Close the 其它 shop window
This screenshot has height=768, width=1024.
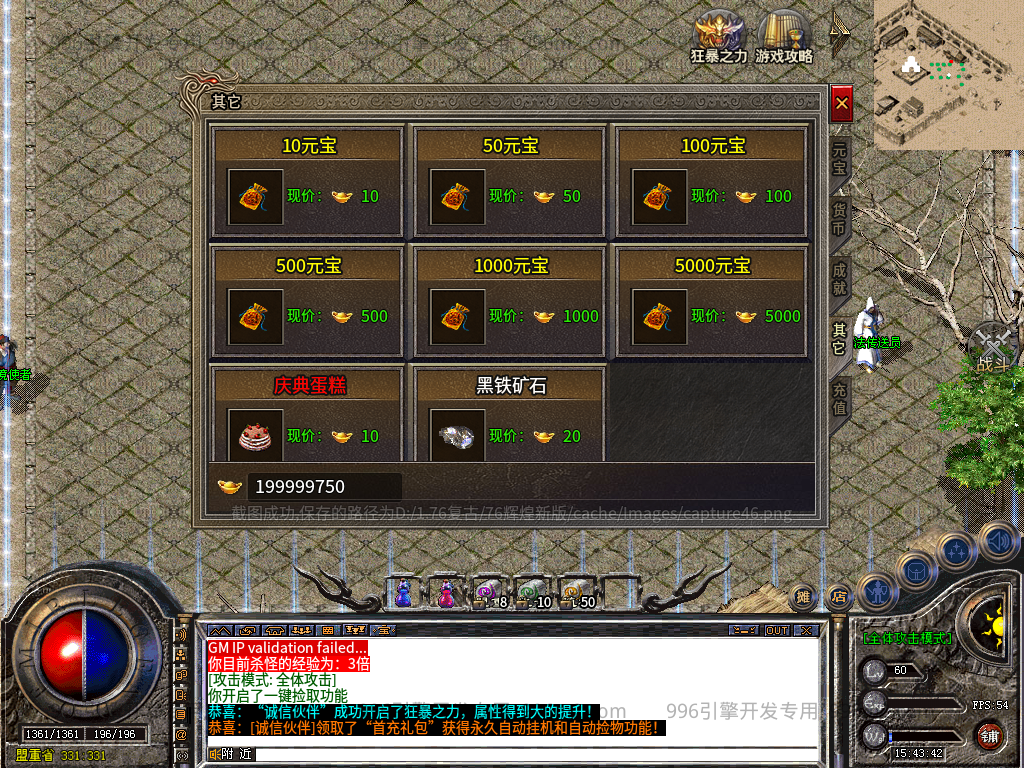point(842,103)
